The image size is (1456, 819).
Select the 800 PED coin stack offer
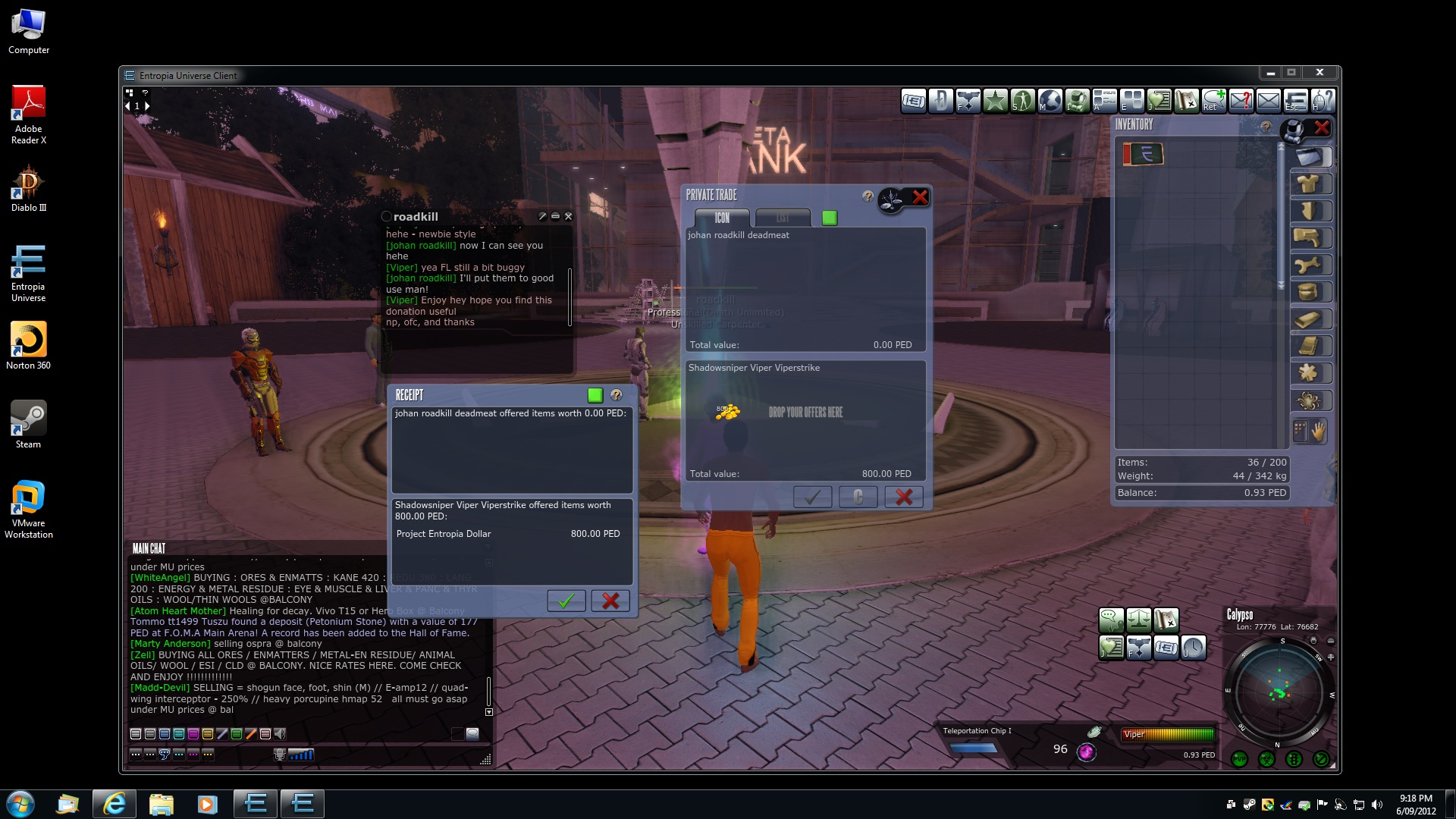coord(727,412)
